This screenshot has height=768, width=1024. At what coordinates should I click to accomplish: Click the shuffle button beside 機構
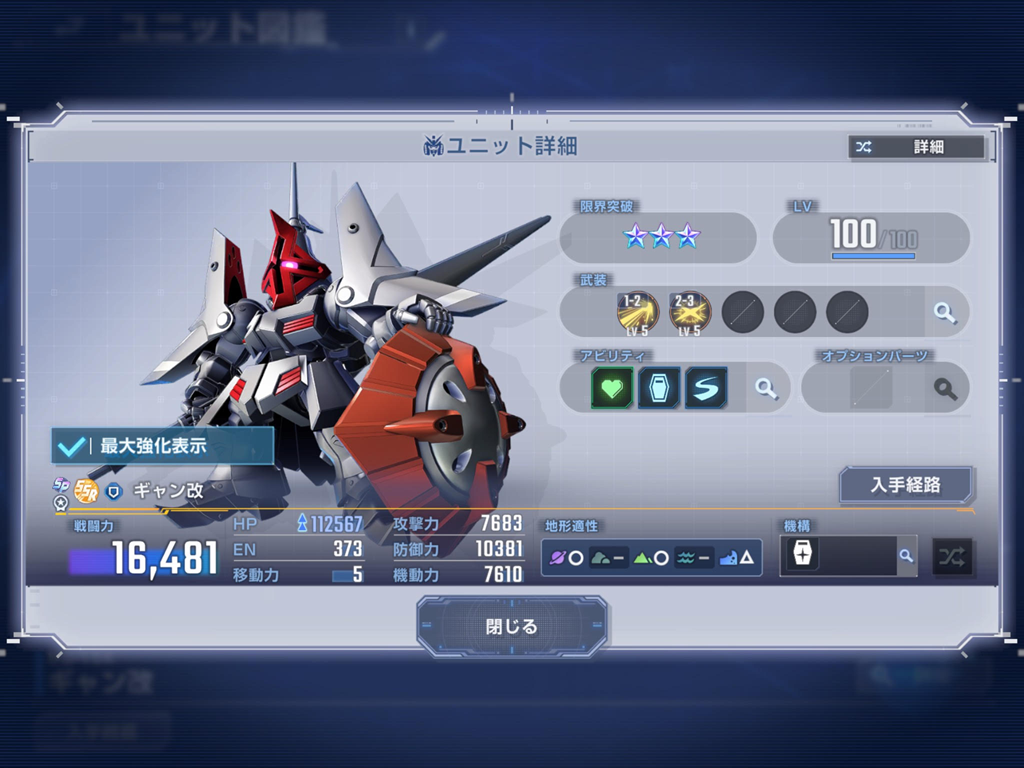tap(952, 557)
